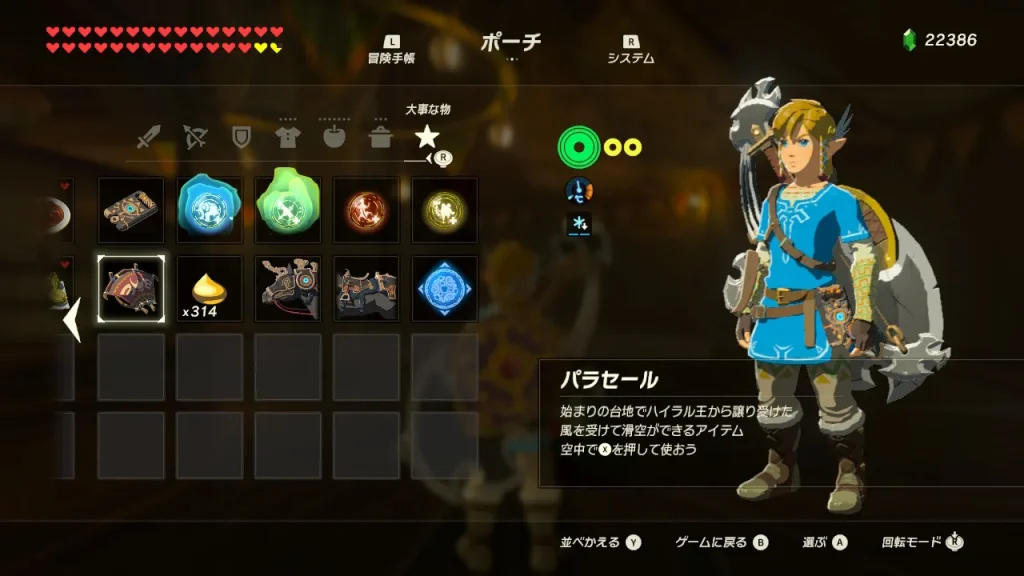Open the 冒険手帳 adventure log page

pos(391,50)
